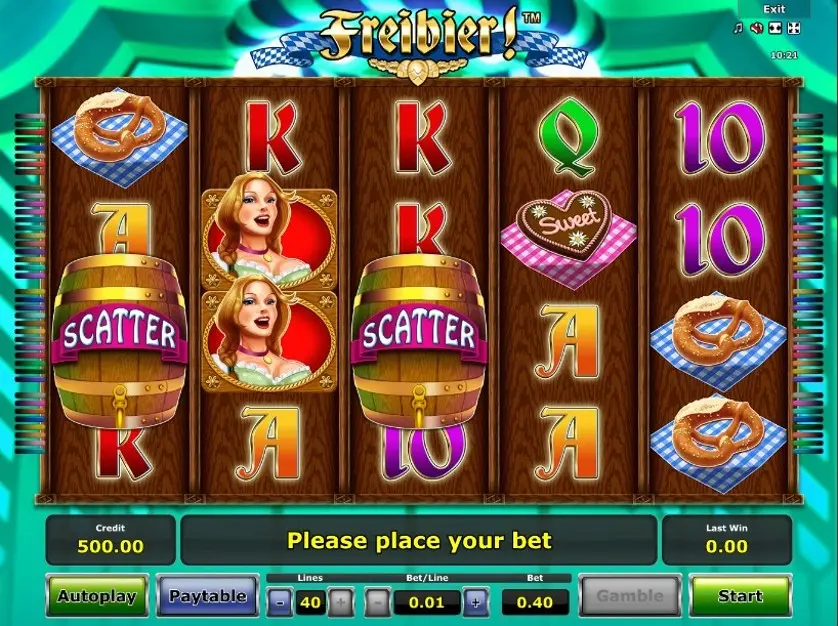Image resolution: width=838 pixels, height=626 pixels.
Task: Start the spin with the Start button
Action: (740, 596)
